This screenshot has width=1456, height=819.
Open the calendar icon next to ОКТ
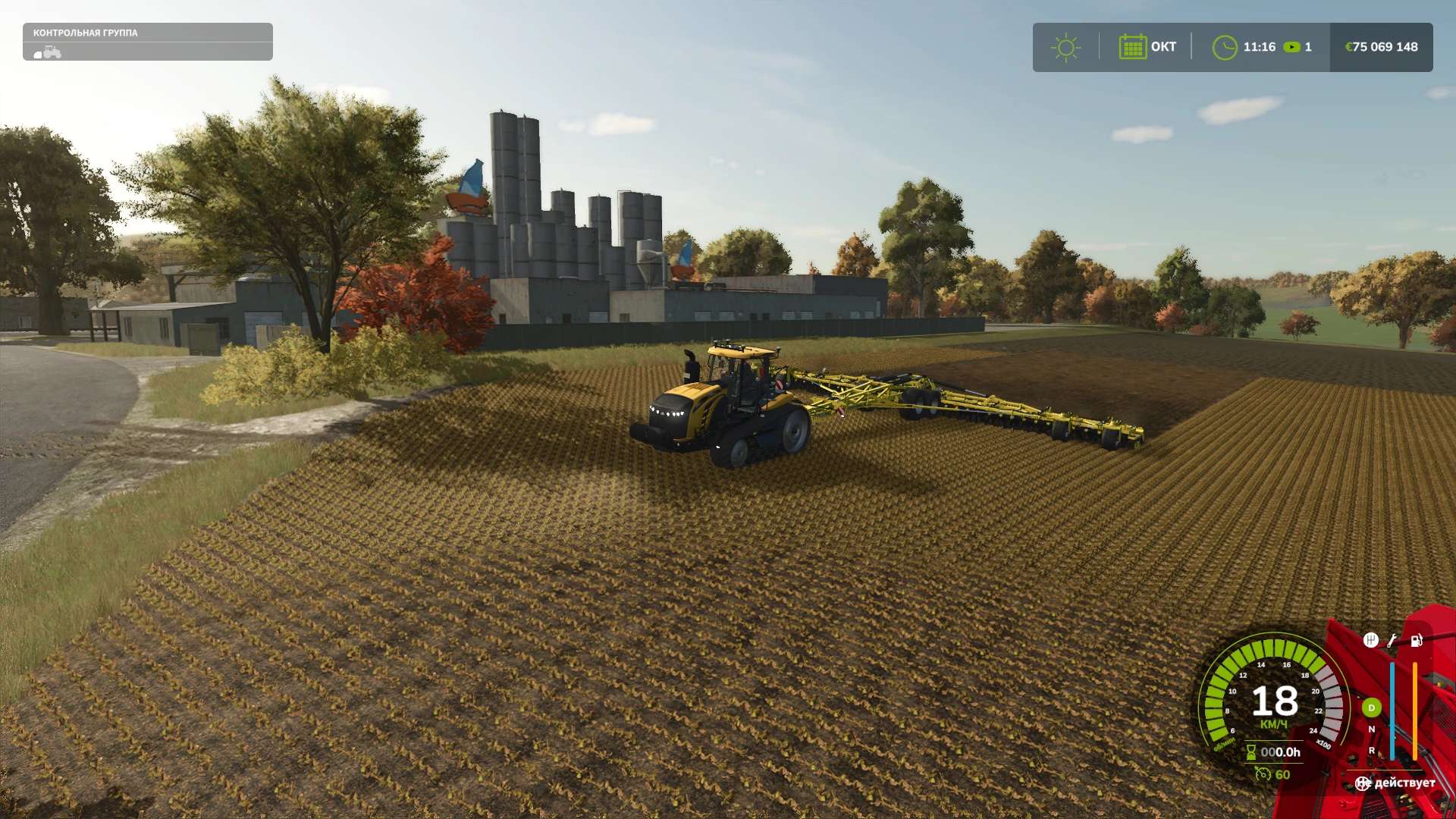pyautogui.click(x=1132, y=47)
